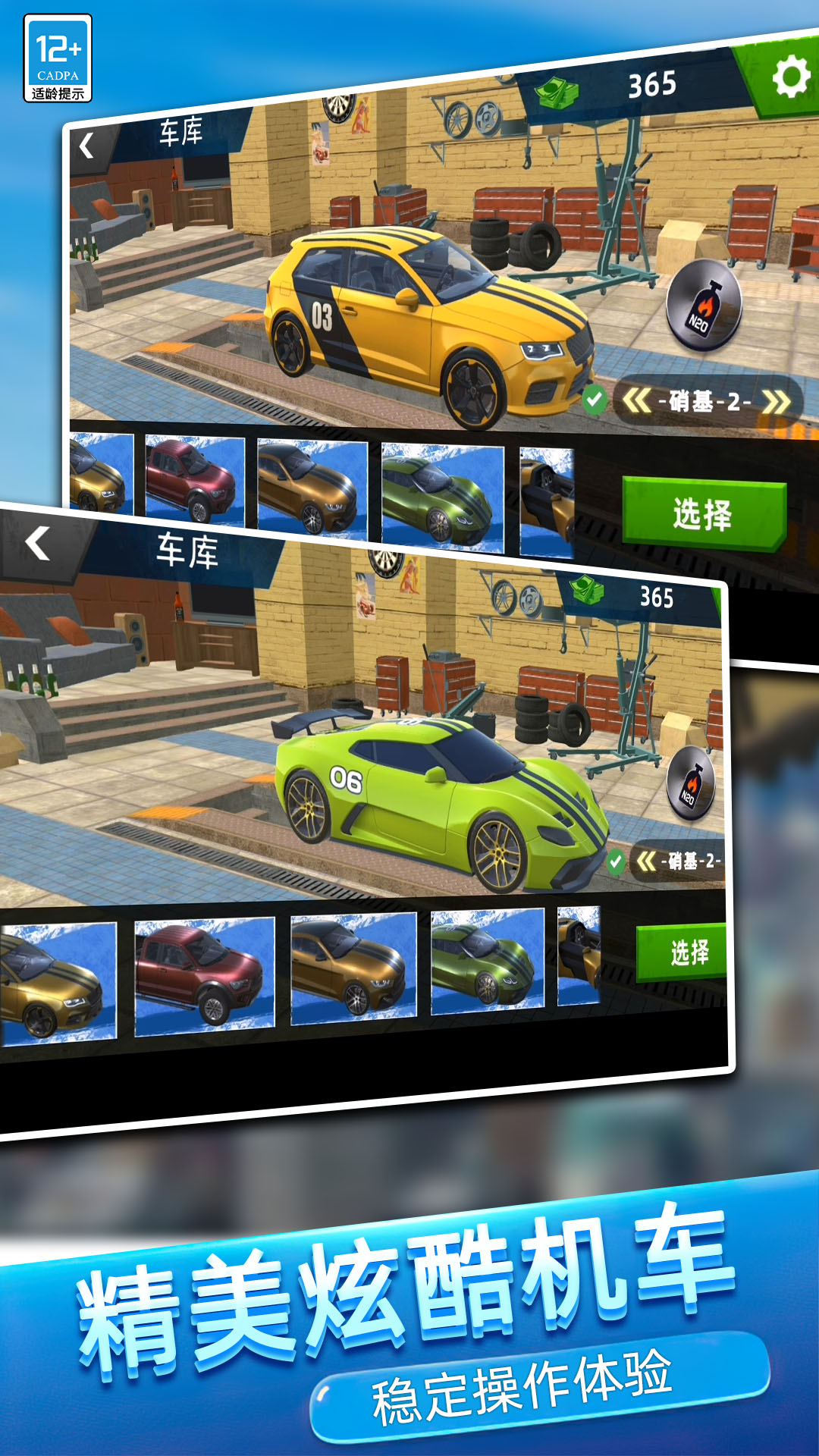The image size is (819, 1456).
Task: Go back from the yellow car 03 garage
Action: click(x=87, y=146)
